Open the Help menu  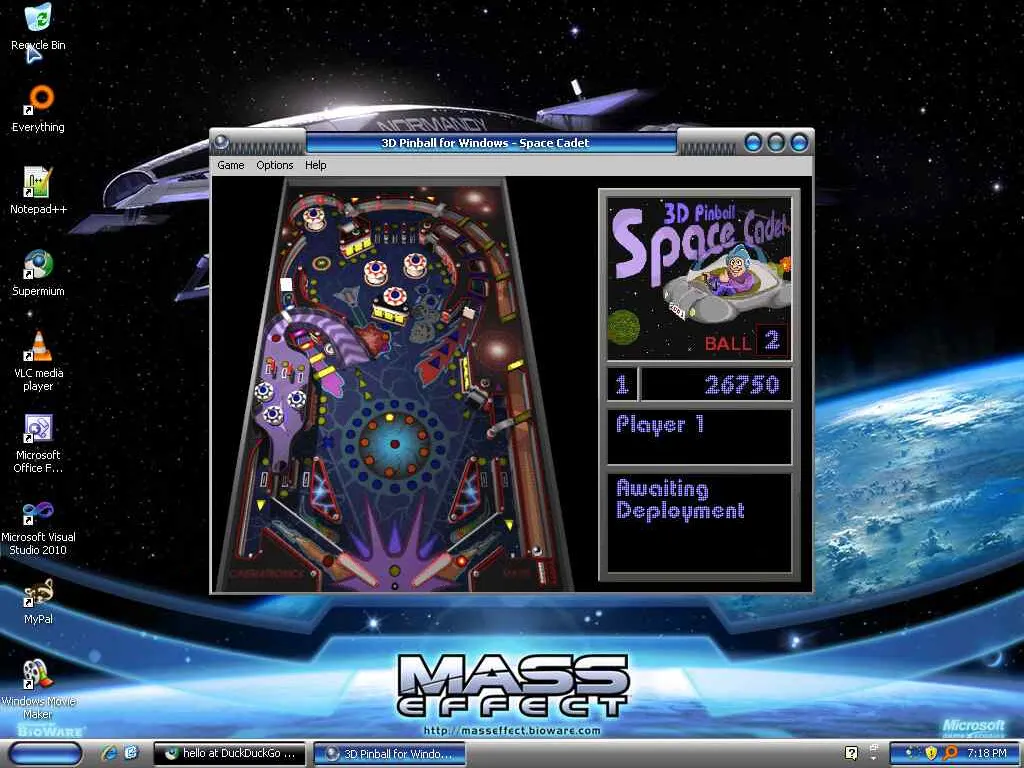315,165
